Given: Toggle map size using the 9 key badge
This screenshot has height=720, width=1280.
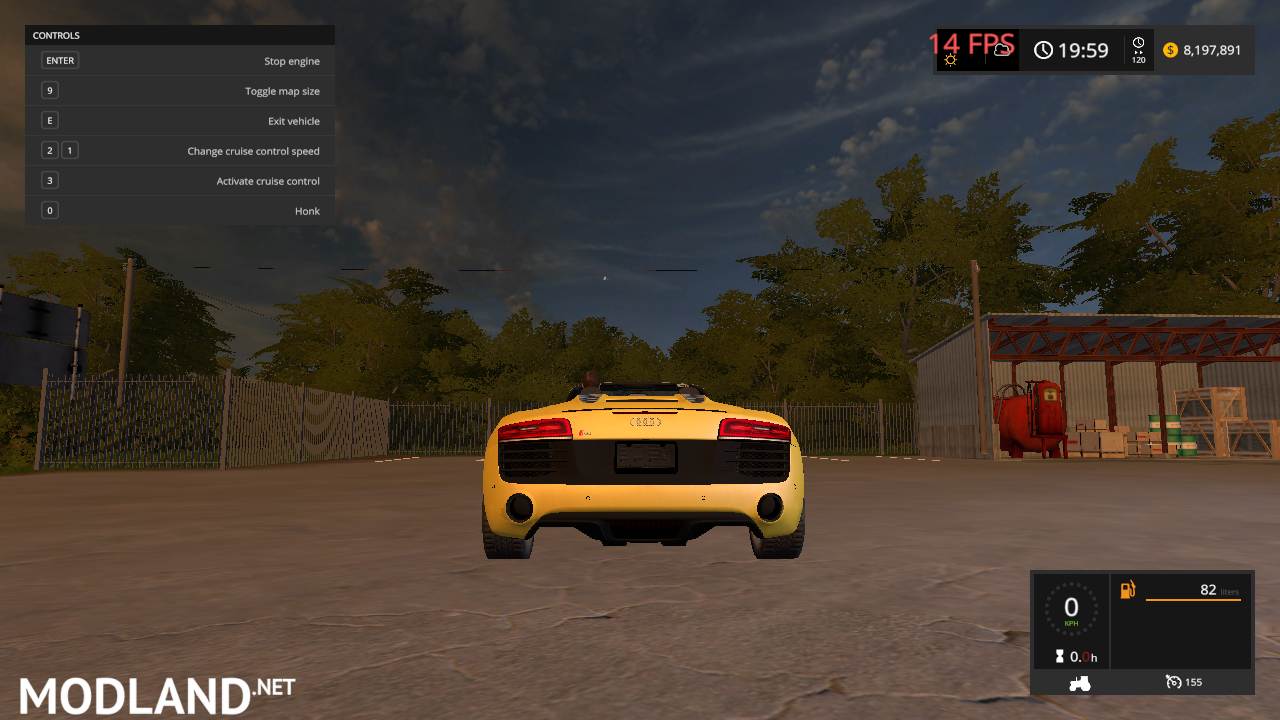Looking at the screenshot, I should click(x=49, y=90).
